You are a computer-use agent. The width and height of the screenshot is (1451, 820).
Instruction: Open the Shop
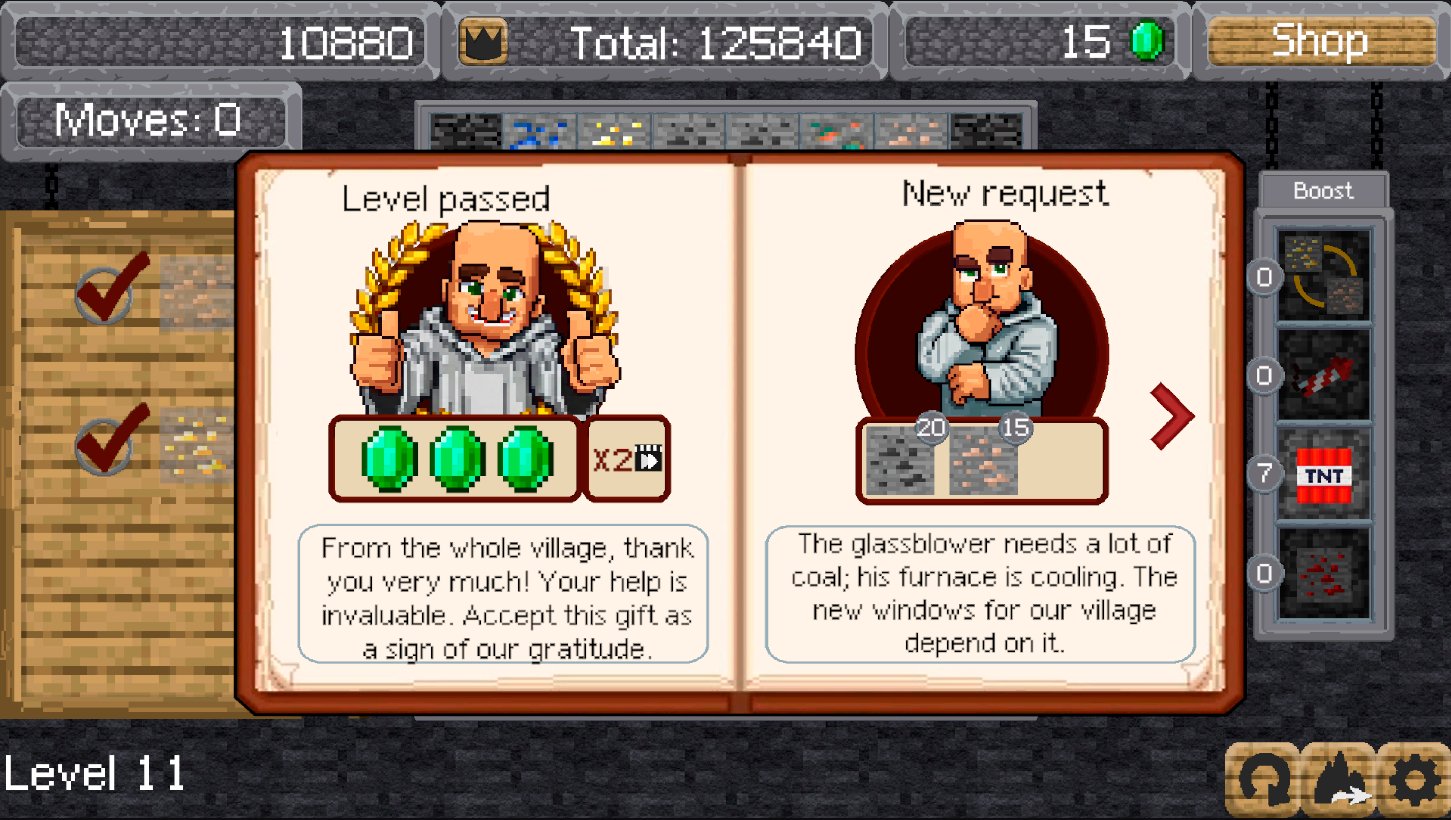(1322, 42)
